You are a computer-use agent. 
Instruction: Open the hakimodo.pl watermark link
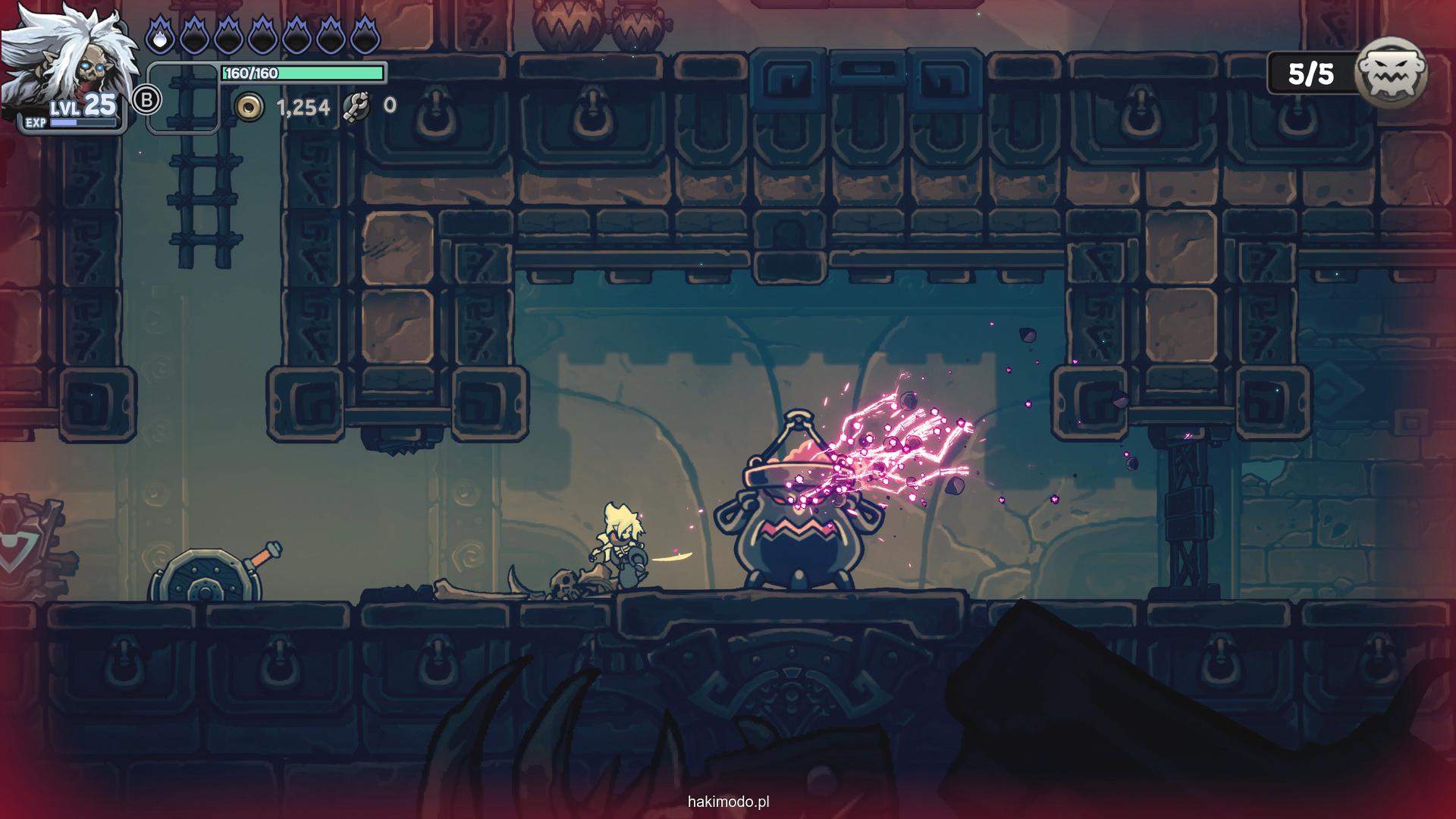pyautogui.click(x=728, y=802)
